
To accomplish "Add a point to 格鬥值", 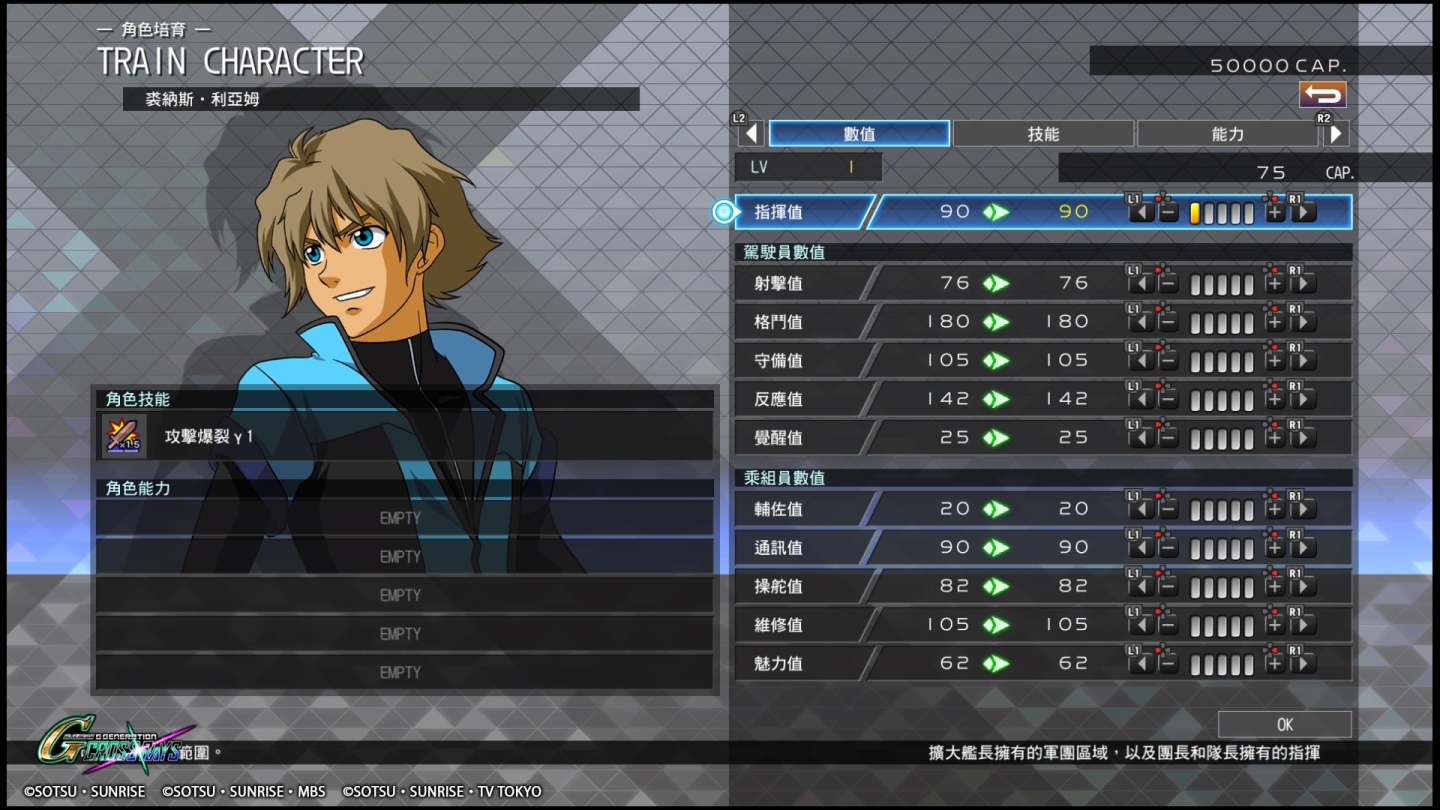I will click(x=1274, y=322).
